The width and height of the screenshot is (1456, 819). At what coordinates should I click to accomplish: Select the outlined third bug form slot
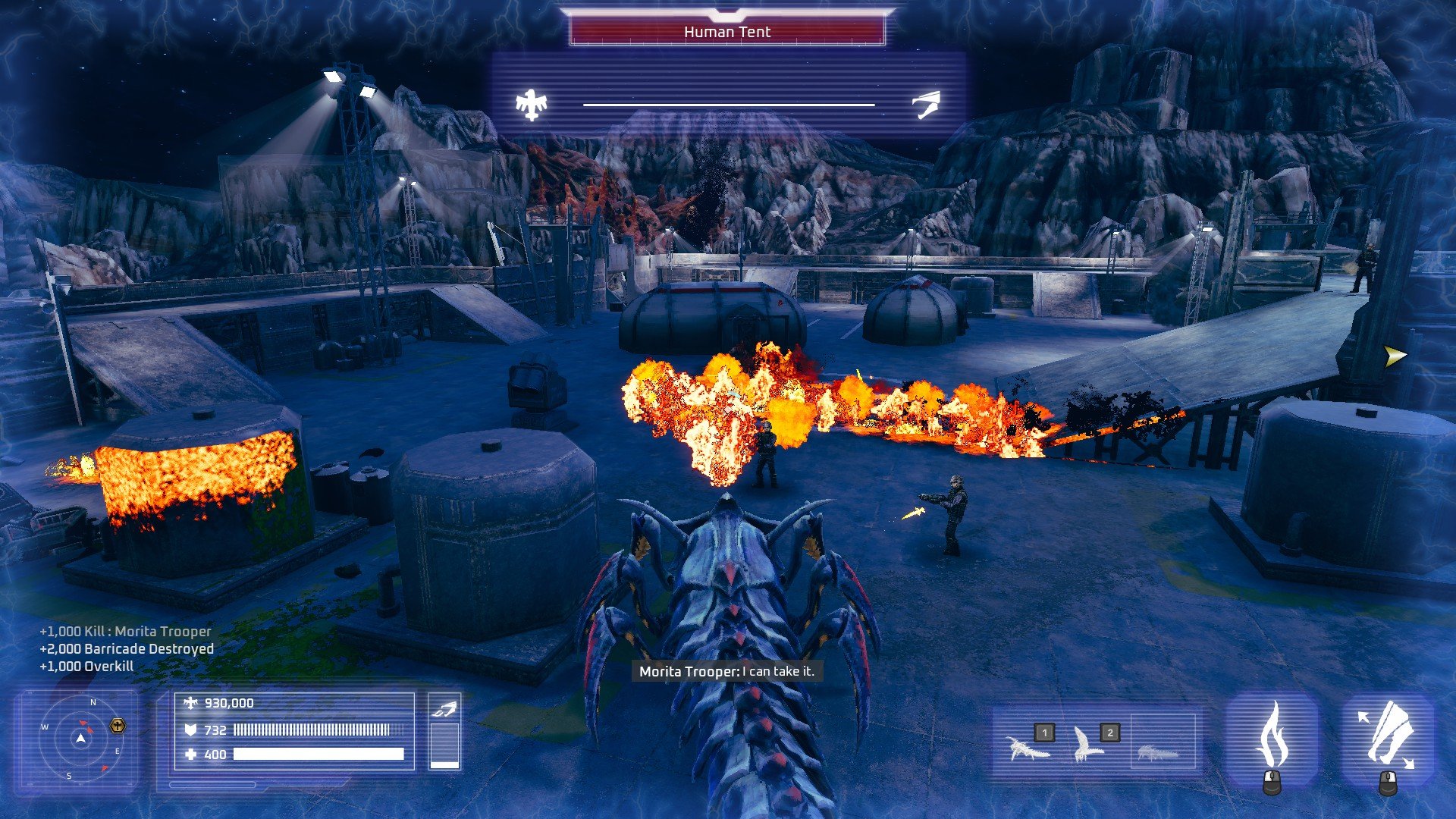[1157, 752]
